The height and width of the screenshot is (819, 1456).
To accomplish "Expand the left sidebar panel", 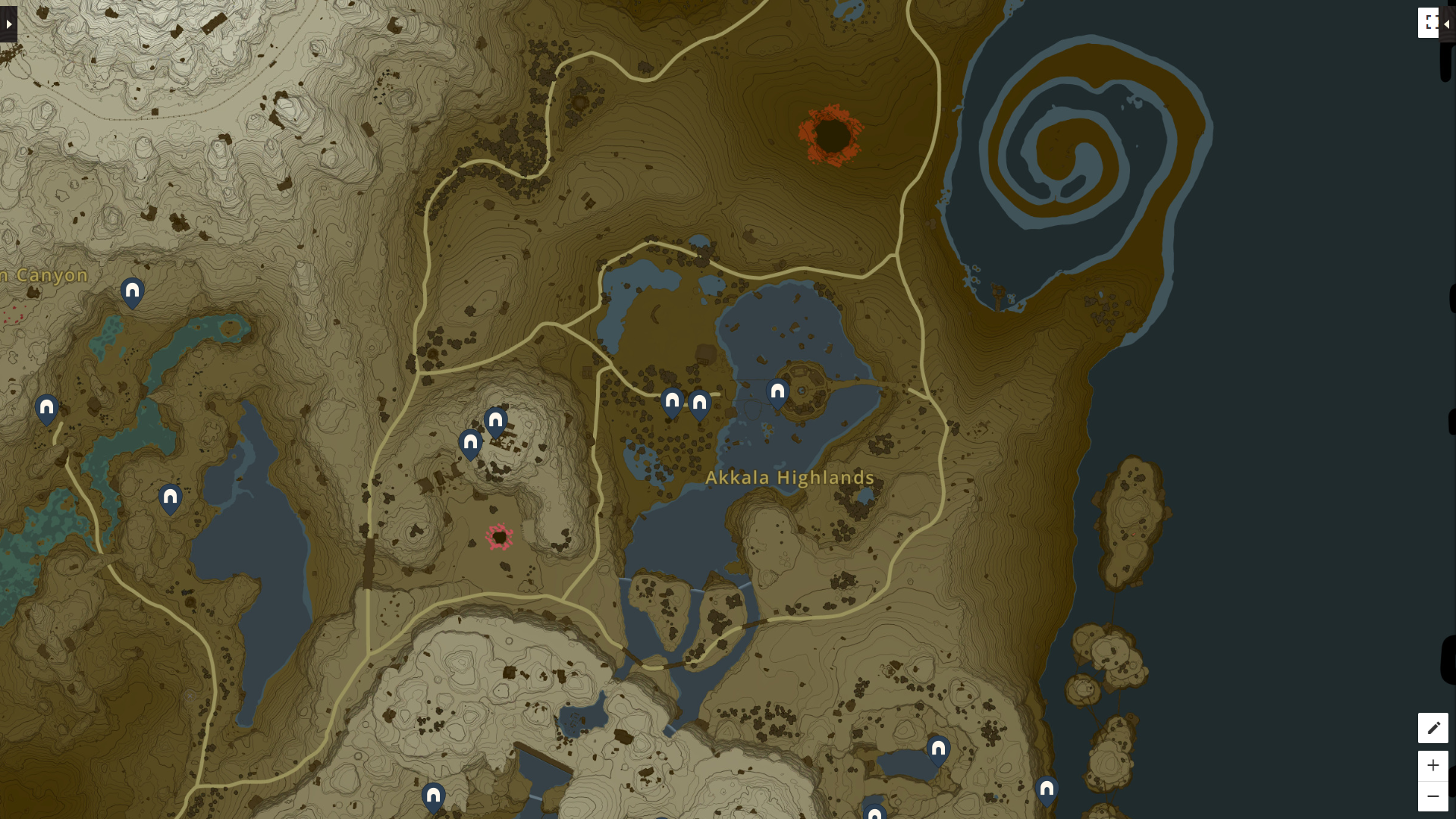I will tap(8, 23).
